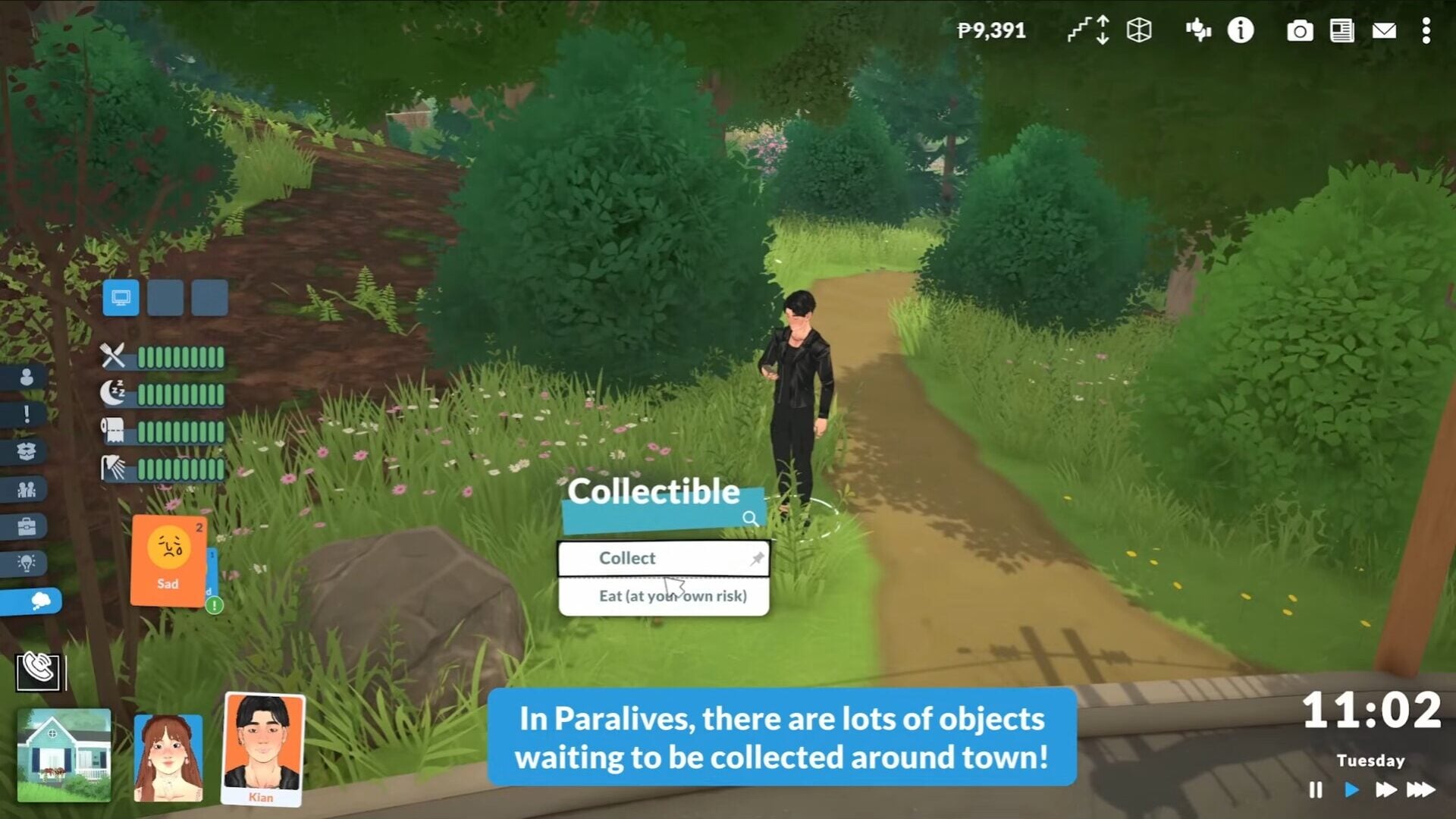This screenshot has width=1456, height=819.
Task: Show the info panel
Action: coord(1241,31)
